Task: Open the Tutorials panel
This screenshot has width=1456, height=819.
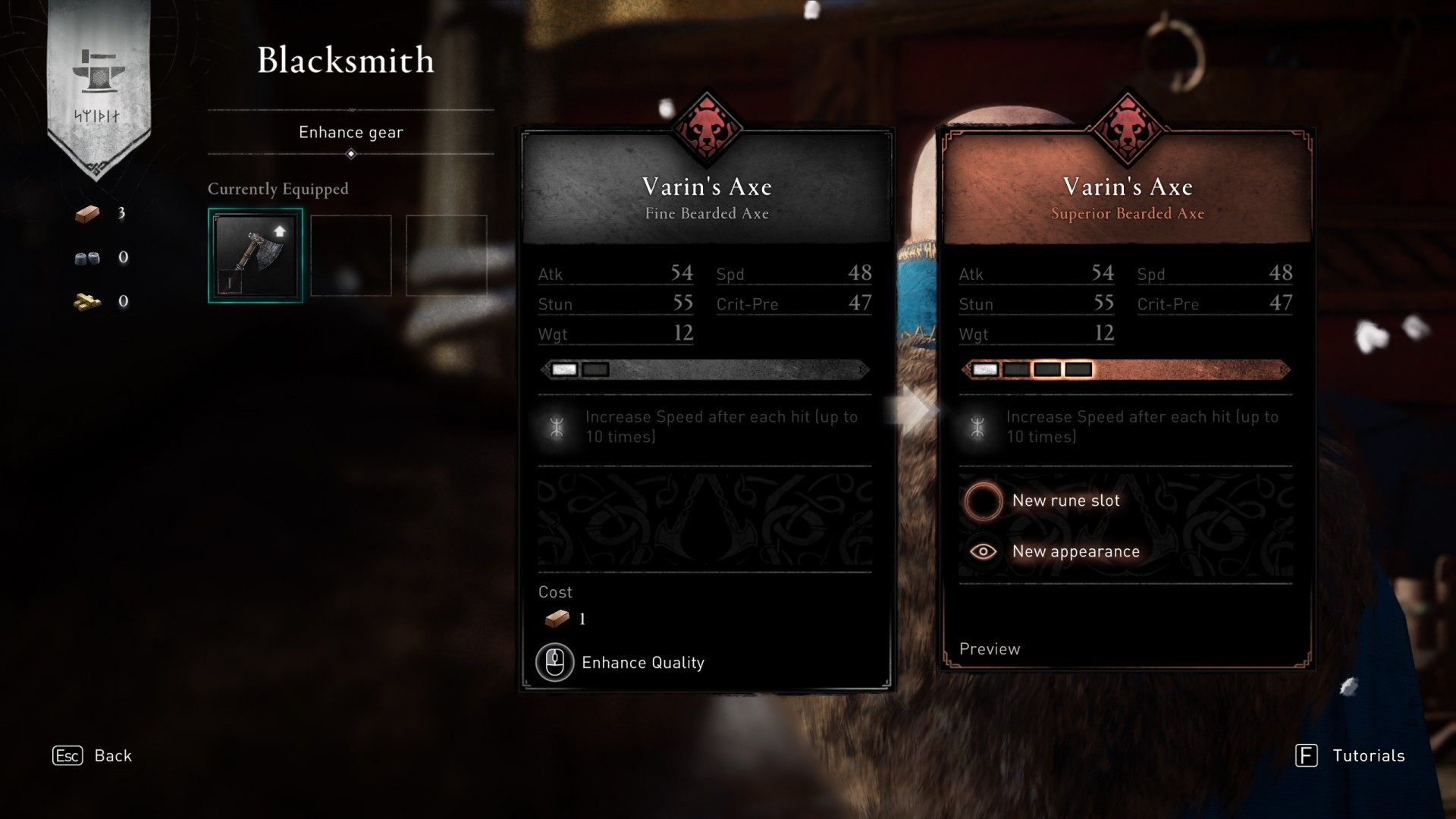Action: pyautogui.click(x=1351, y=755)
